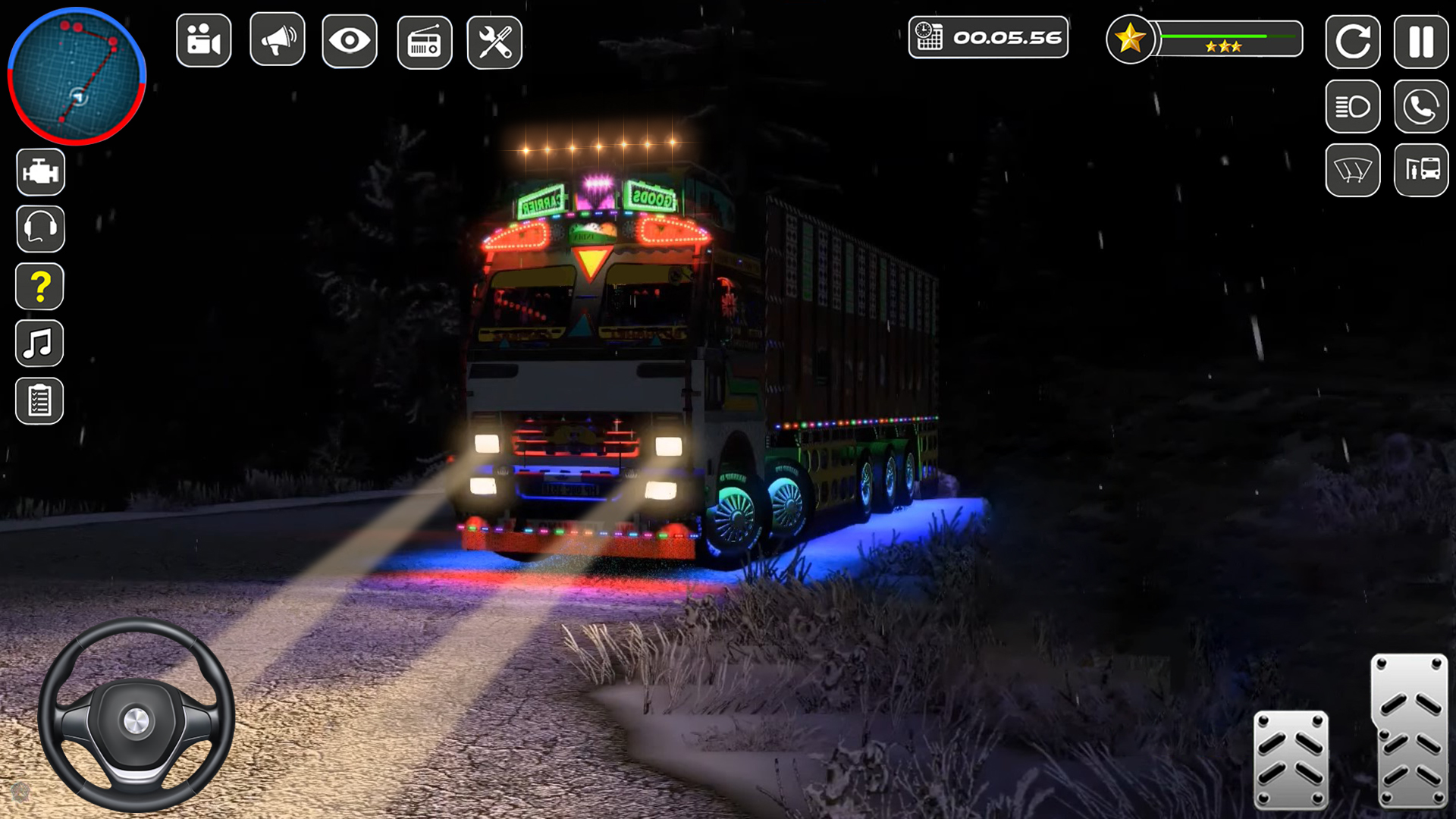Pause the game
1456x819 pixels.
(1421, 41)
